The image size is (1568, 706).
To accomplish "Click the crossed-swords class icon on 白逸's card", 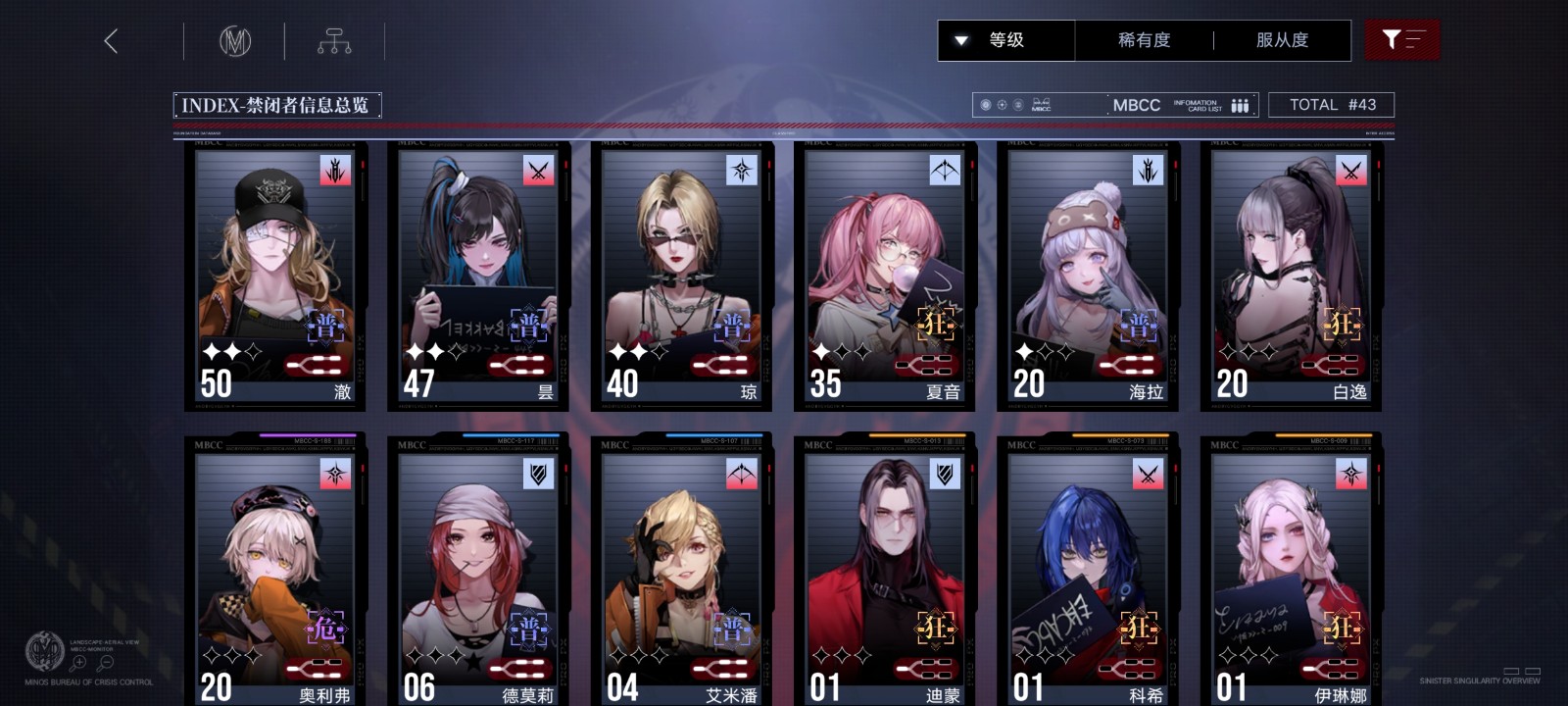I will (x=1350, y=169).
